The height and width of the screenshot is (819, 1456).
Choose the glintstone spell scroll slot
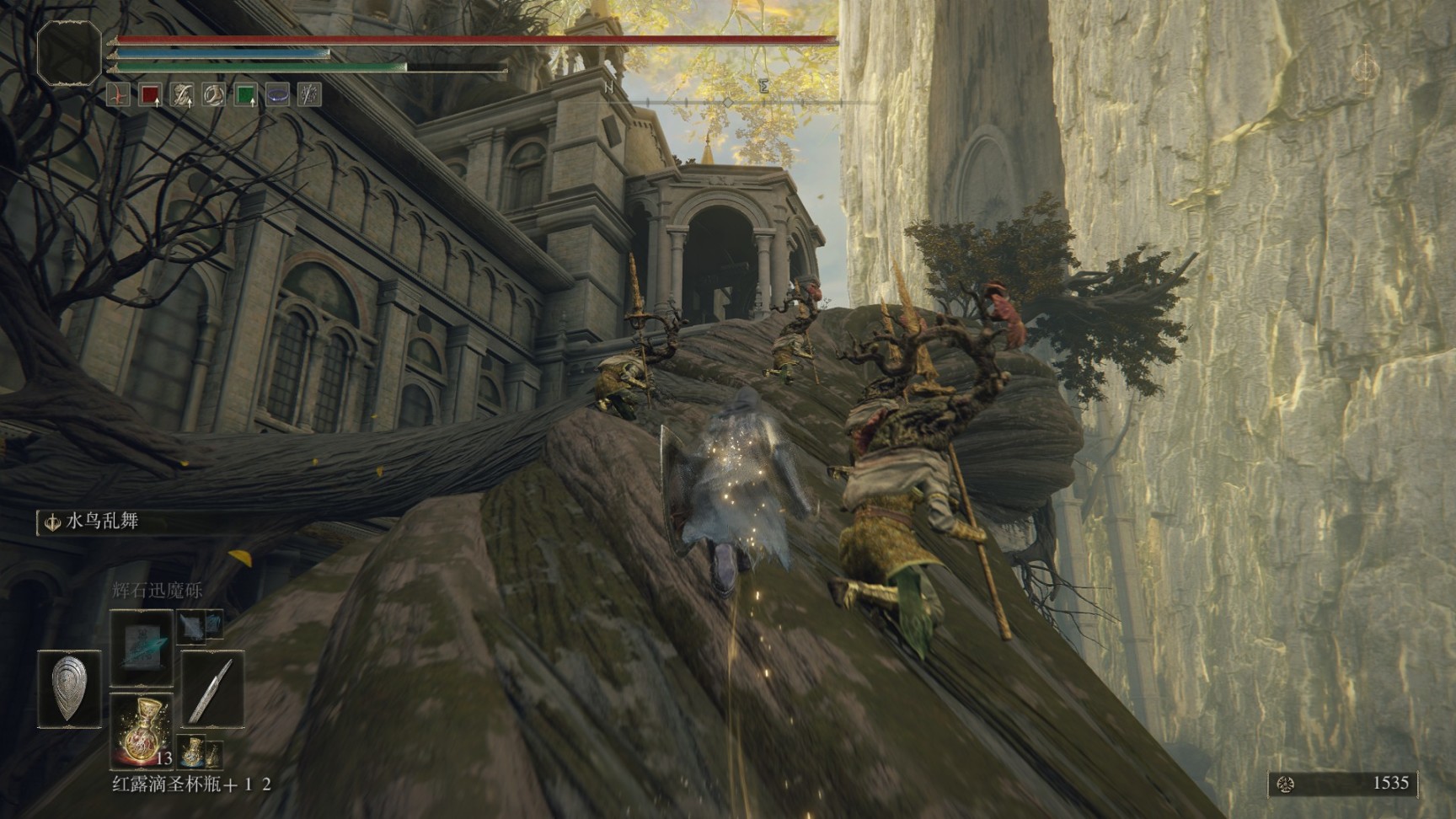click(142, 646)
